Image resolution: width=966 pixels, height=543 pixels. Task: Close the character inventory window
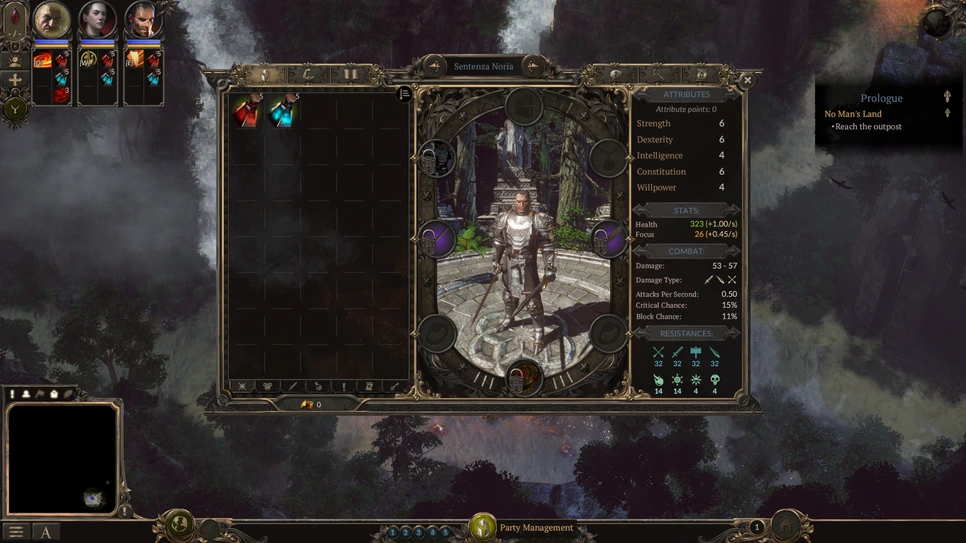pos(747,80)
